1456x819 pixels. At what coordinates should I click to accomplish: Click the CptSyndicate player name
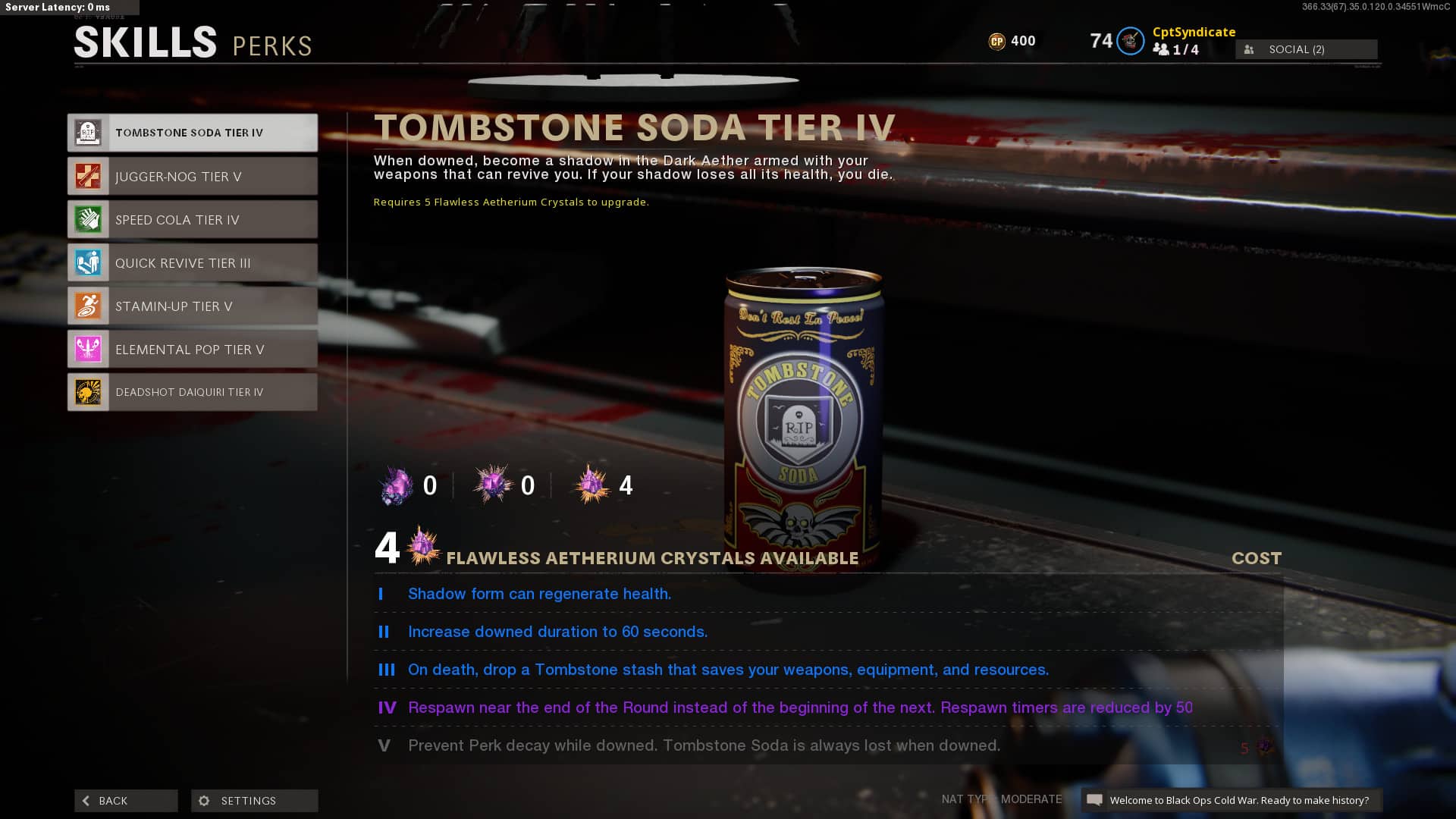(1194, 32)
